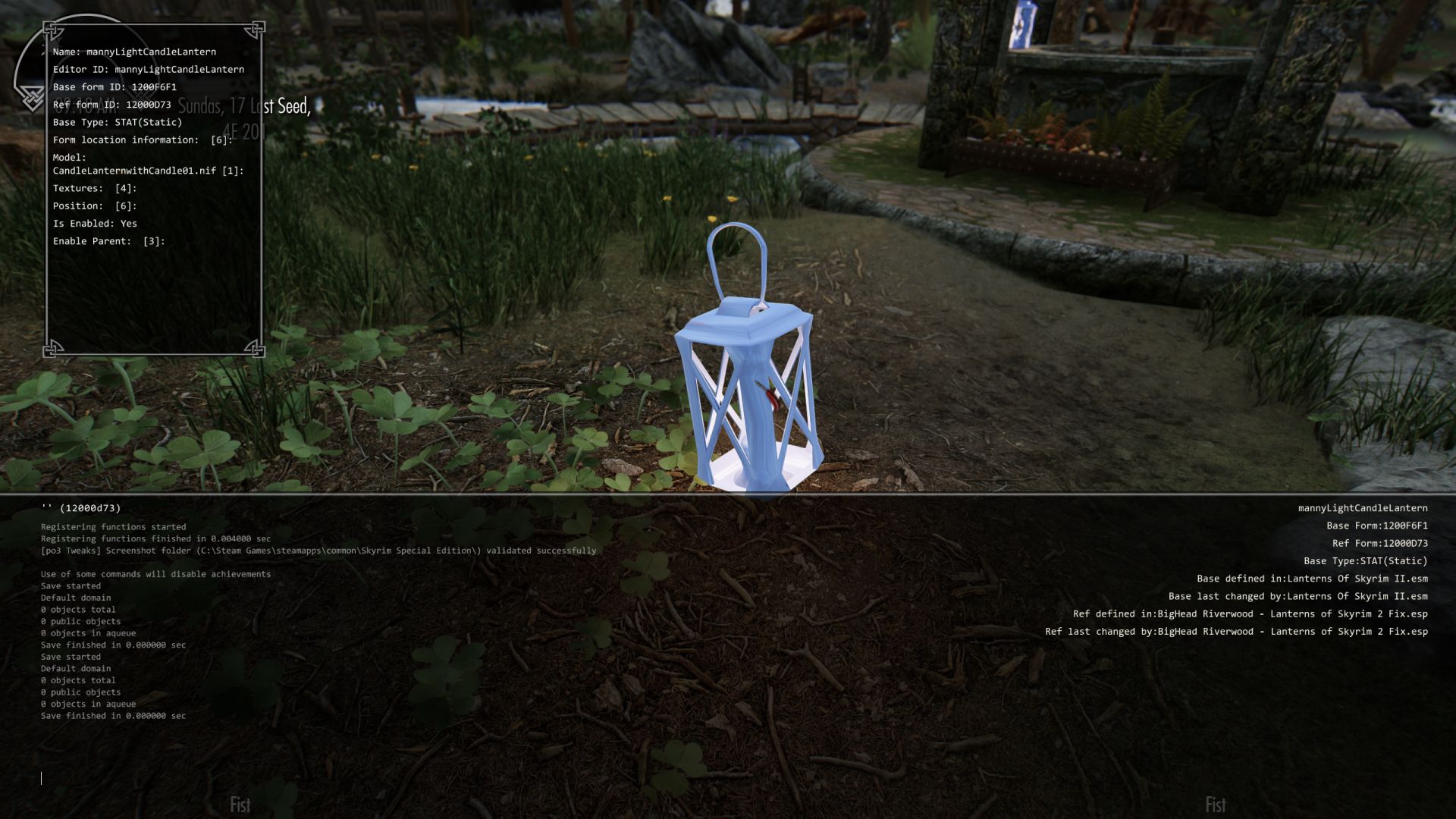The width and height of the screenshot is (1456, 819).
Task: Expand the Position entry
Action: [93, 206]
